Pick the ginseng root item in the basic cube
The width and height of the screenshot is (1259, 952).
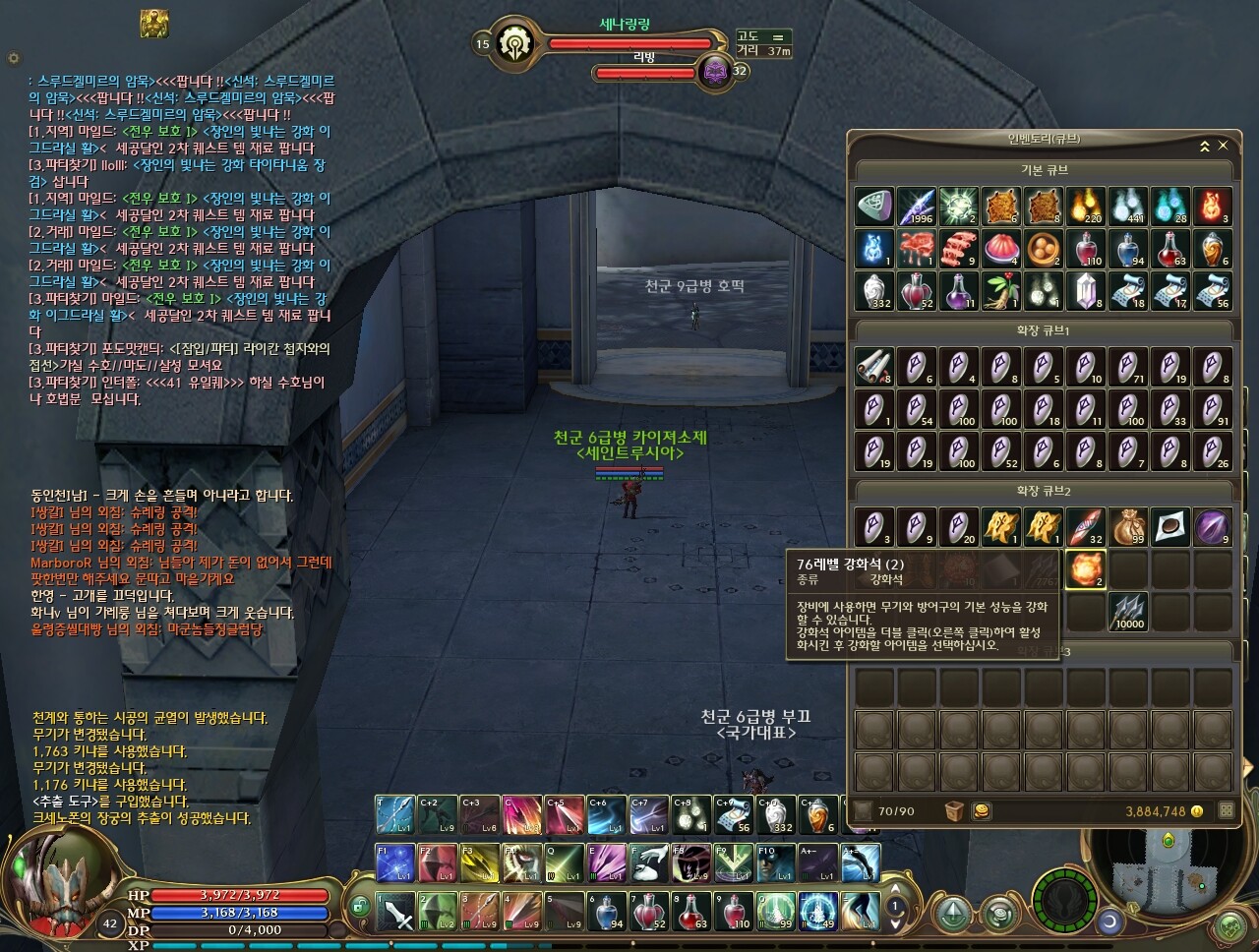click(x=1001, y=291)
